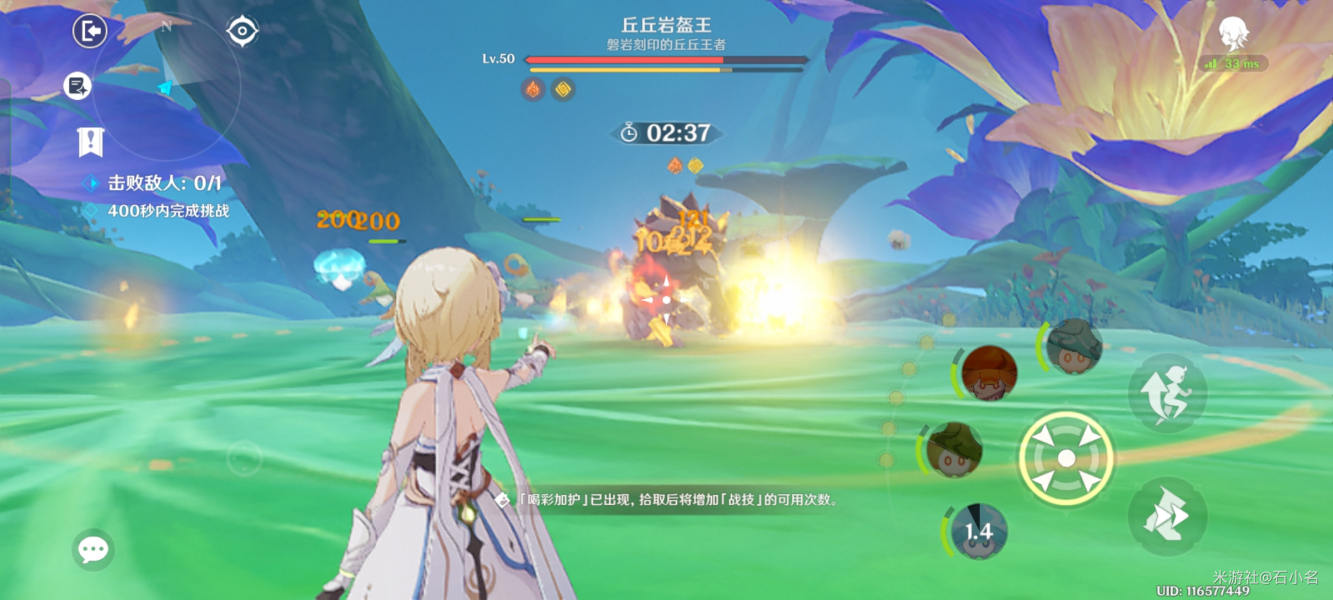Tap the exit challenge door icon

pos(90,32)
